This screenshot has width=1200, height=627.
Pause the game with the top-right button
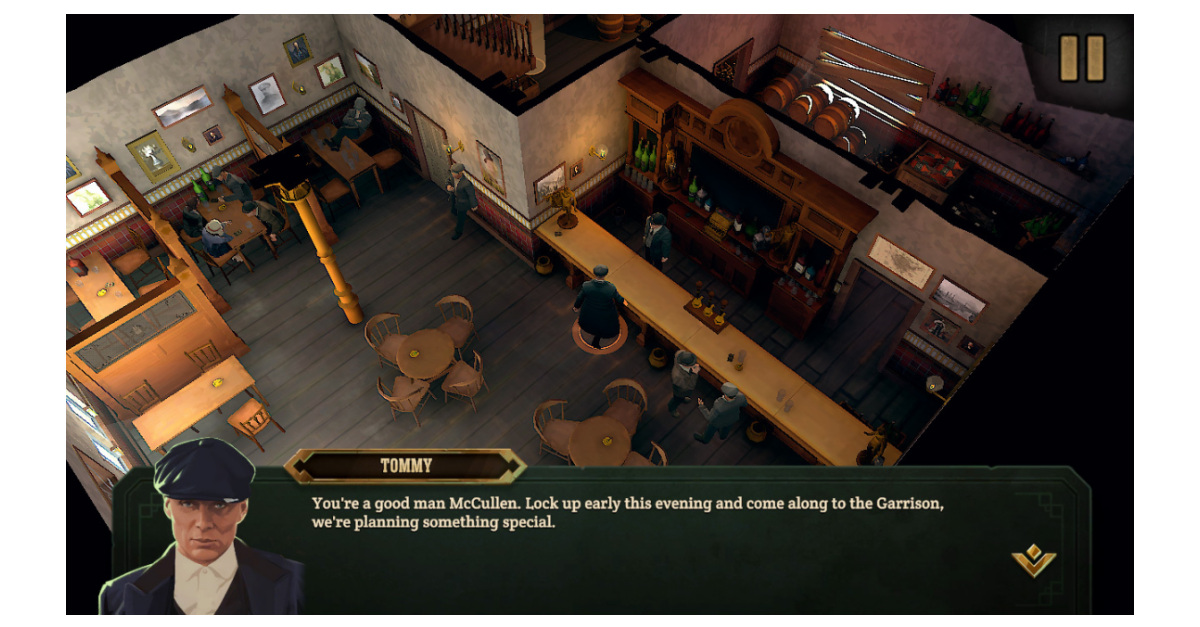click(1082, 59)
